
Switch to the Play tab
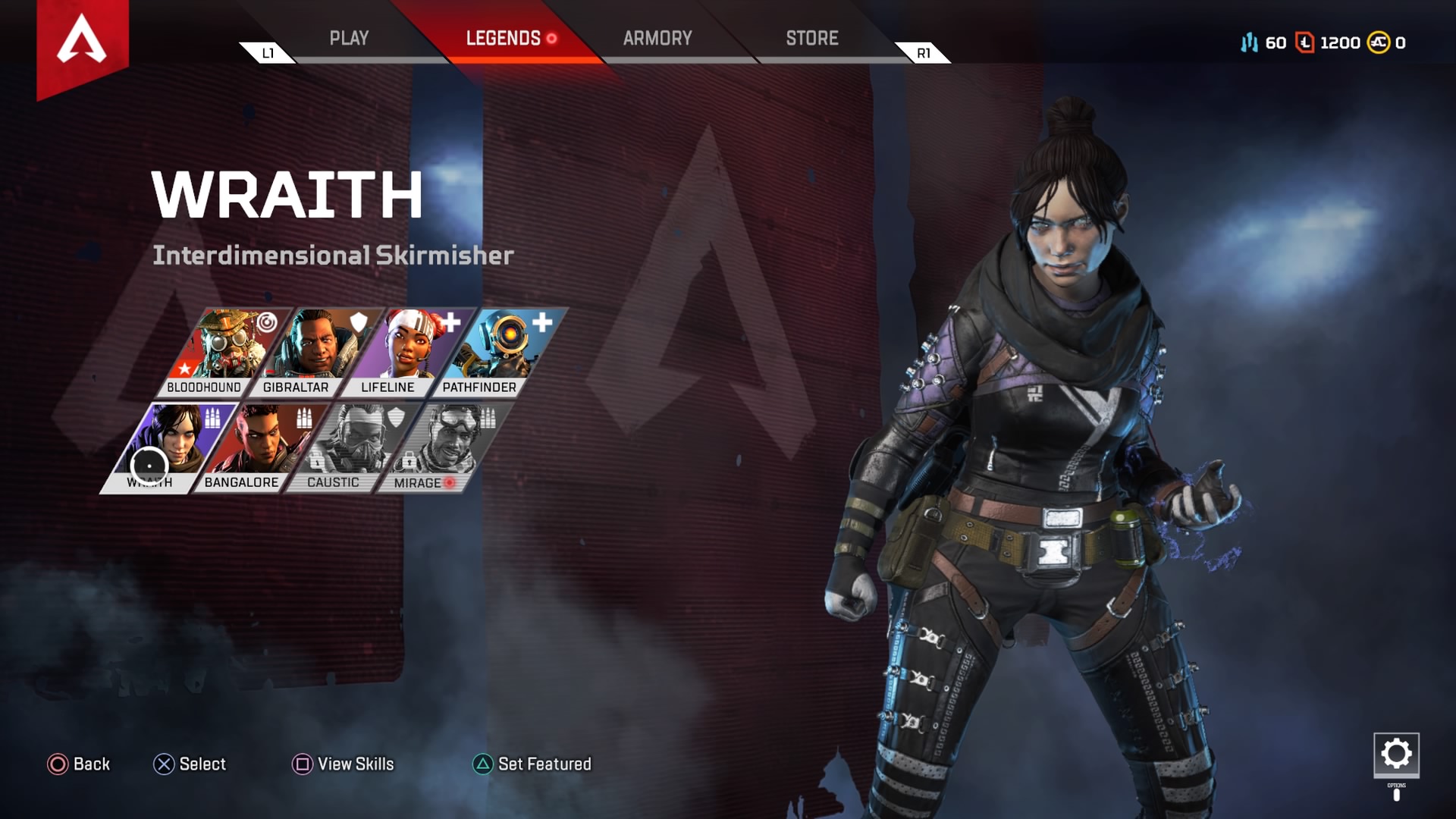point(349,39)
